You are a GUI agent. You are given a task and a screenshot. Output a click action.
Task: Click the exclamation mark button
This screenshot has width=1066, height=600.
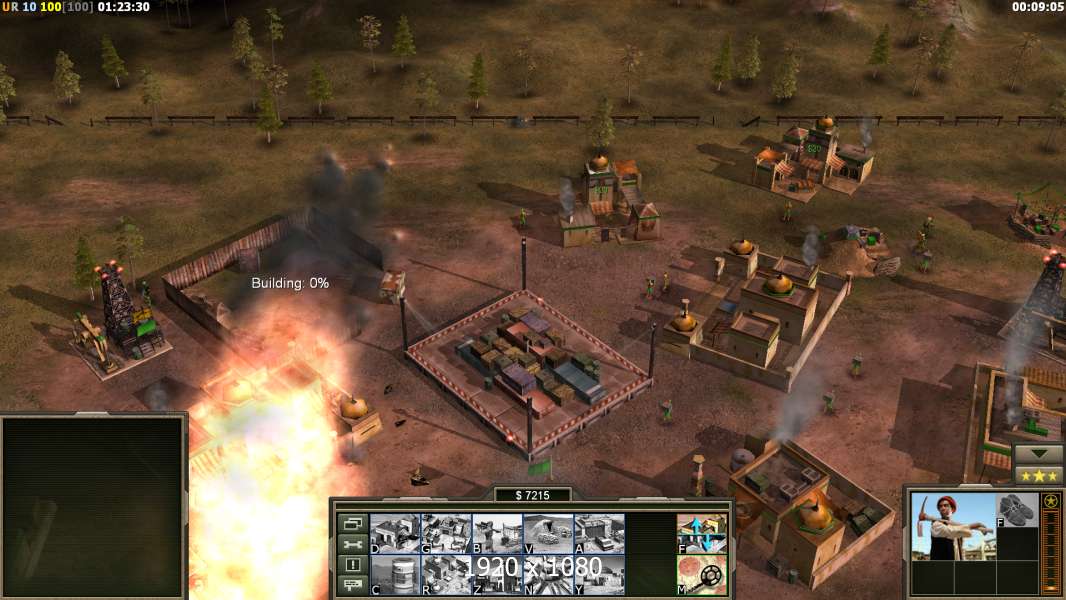(x=352, y=565)
